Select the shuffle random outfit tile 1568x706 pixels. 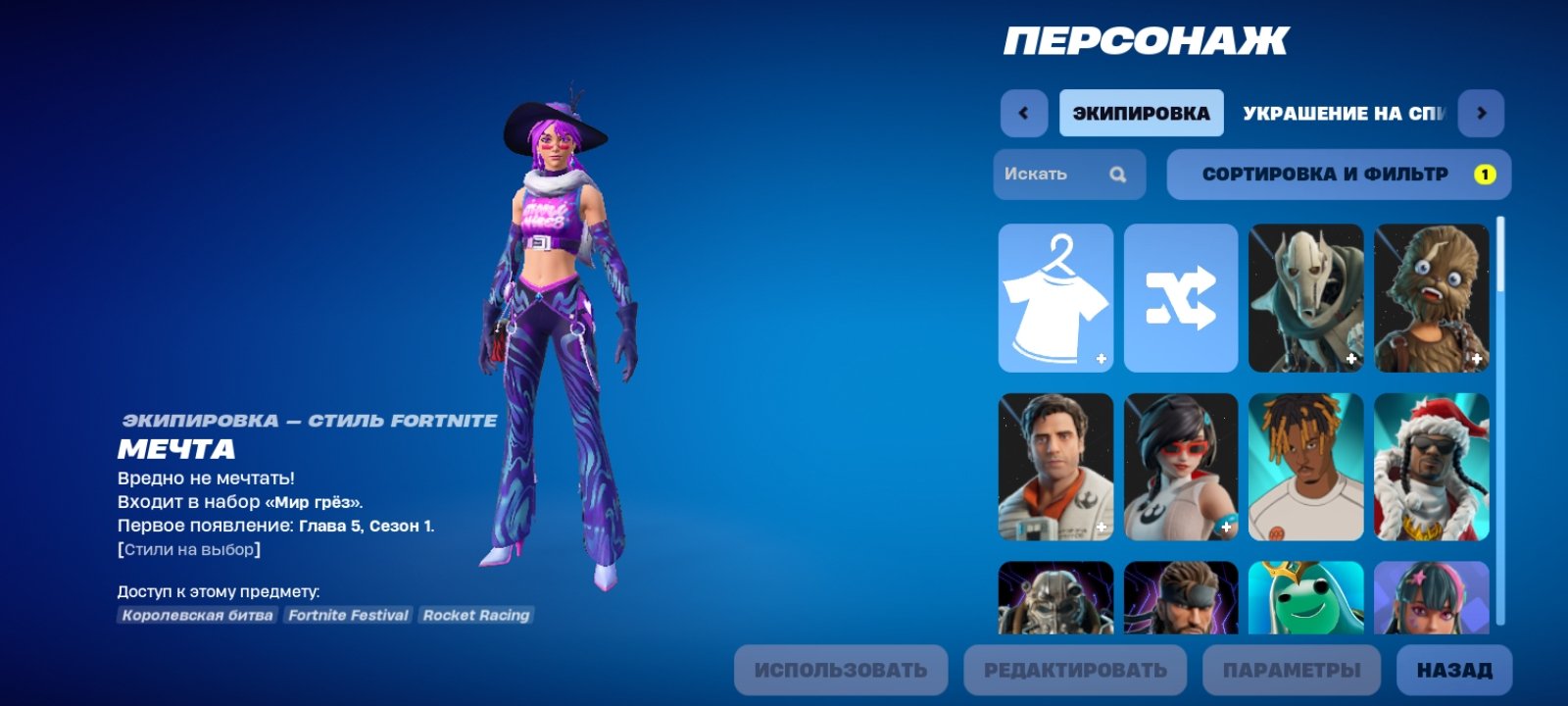(x=1180, y=298)
